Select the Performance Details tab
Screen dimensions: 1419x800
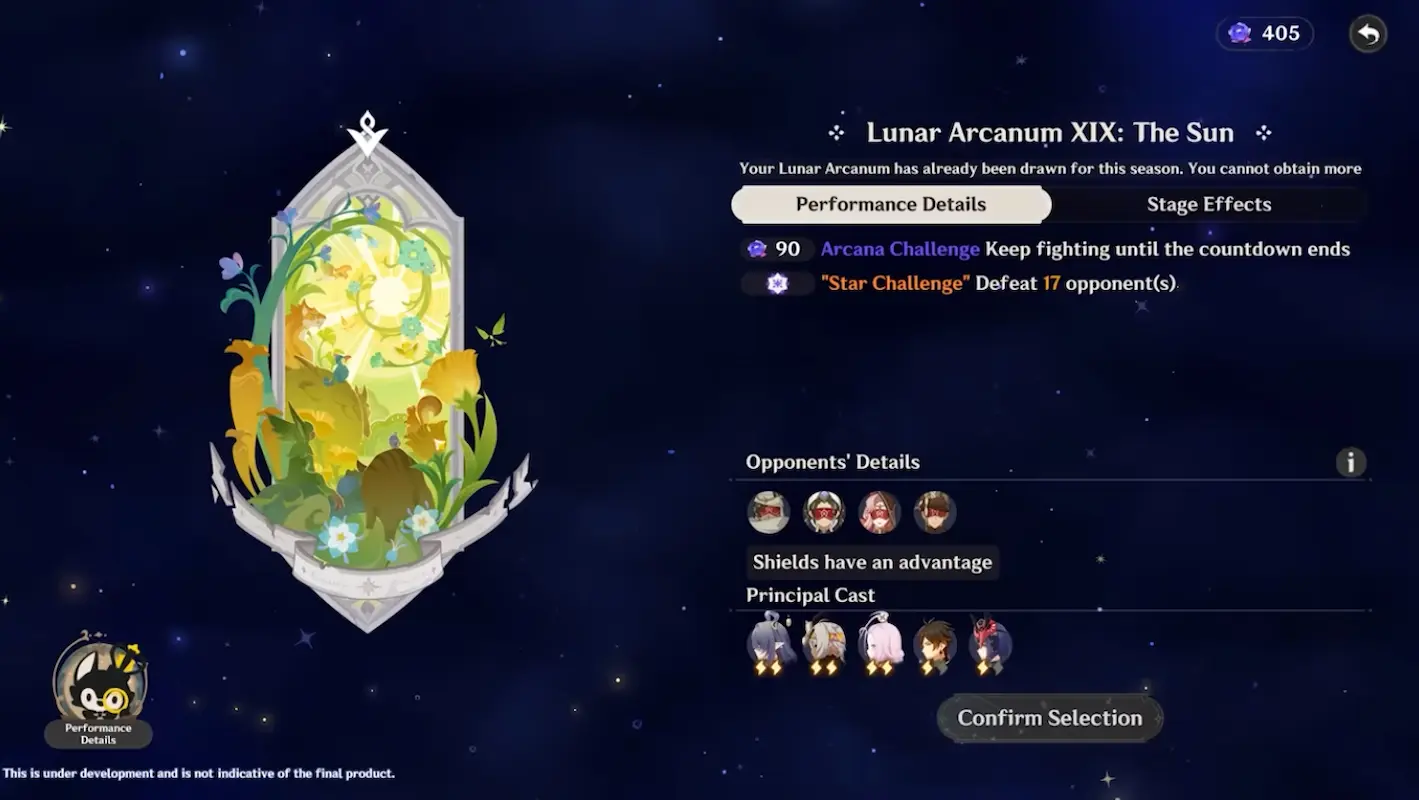pos(890,205)
